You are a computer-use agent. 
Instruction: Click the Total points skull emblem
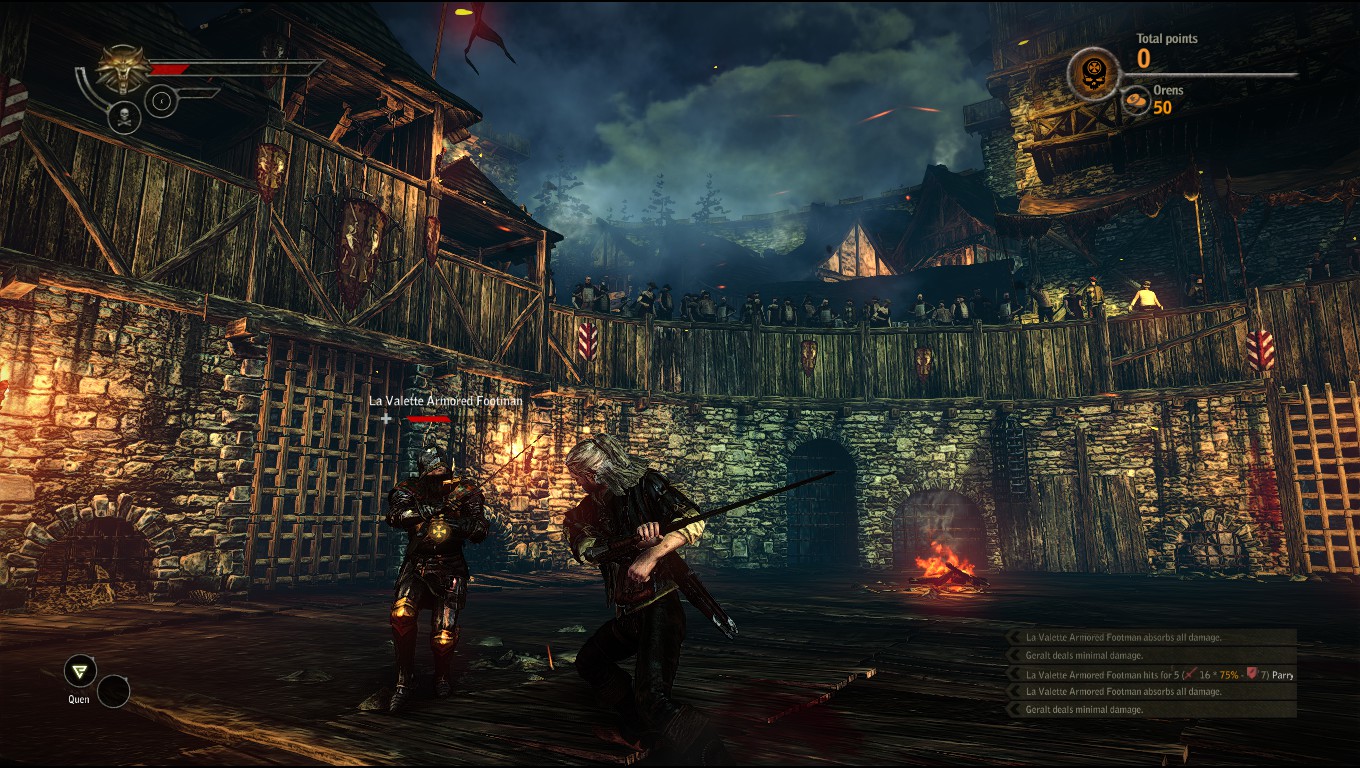pyautogui.click(x=1093, y=74)
